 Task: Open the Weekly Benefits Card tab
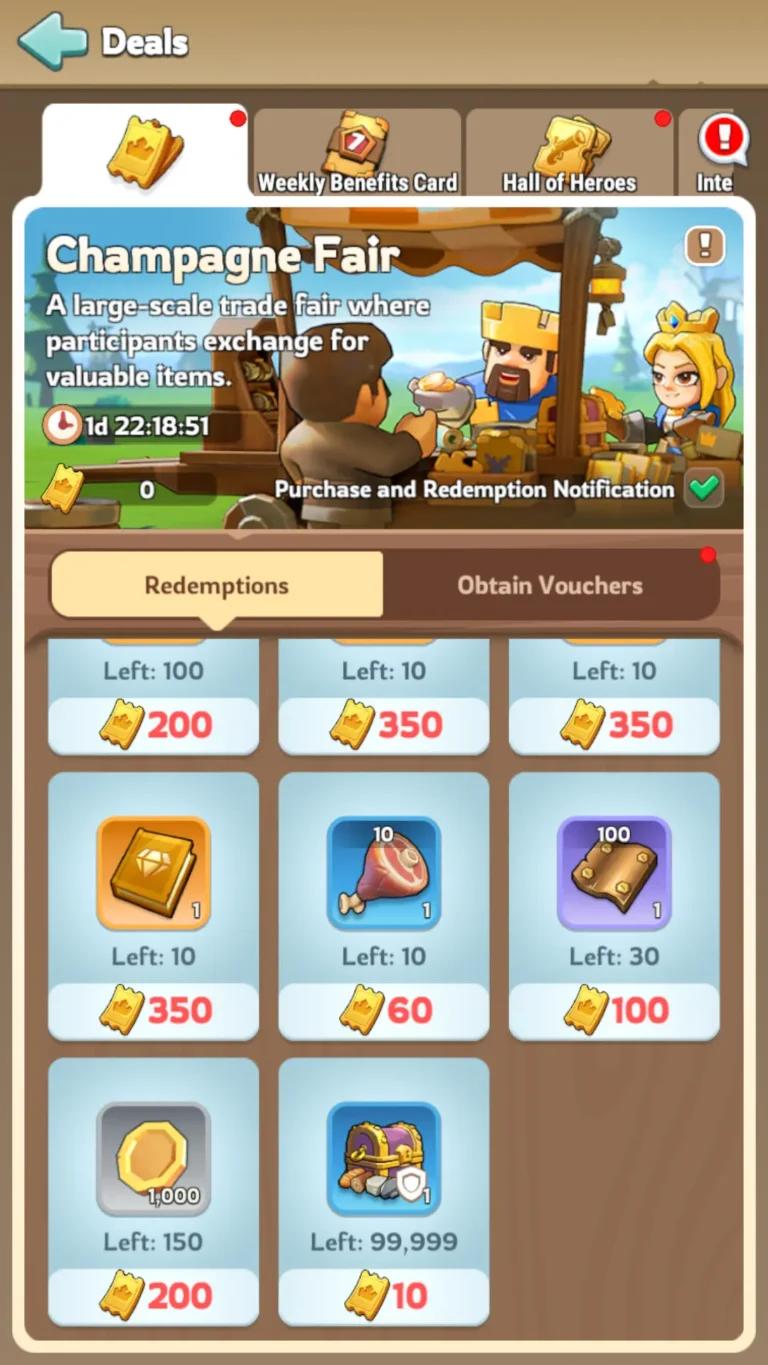click(357, 153)
